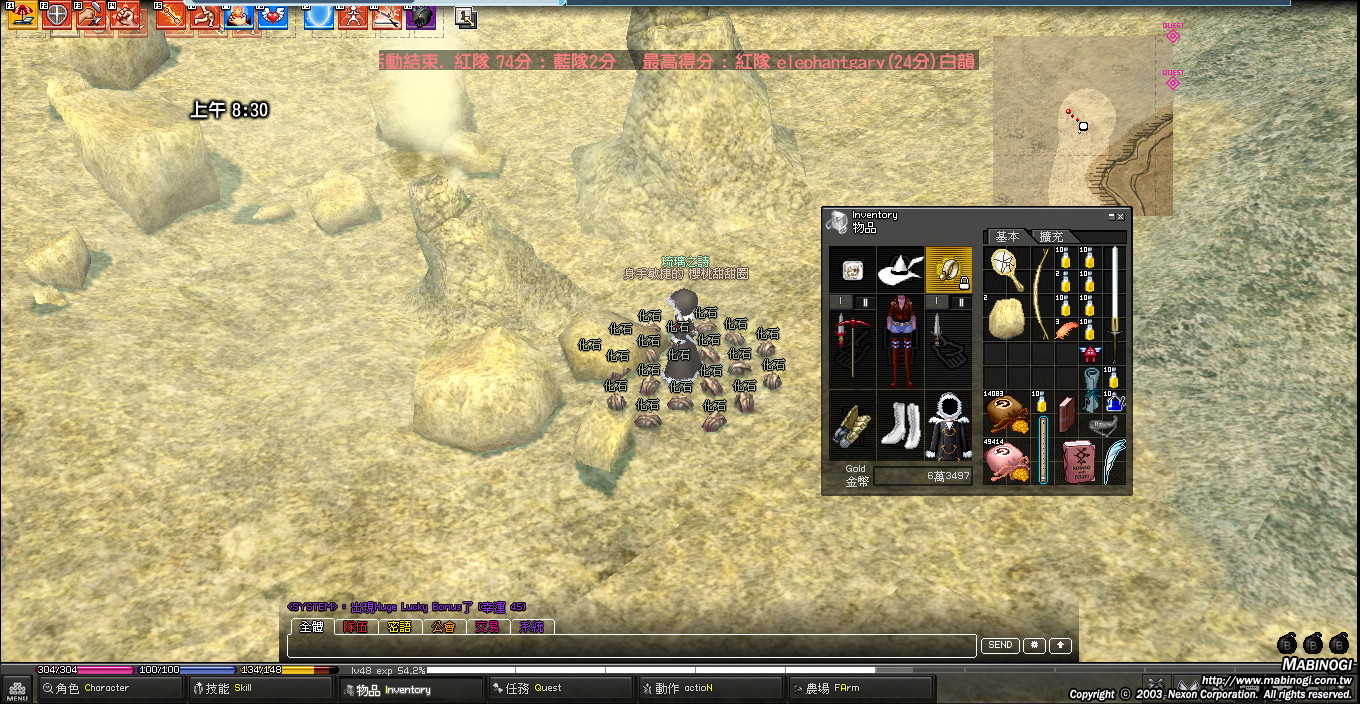Click the minimap in the corner
Image resolution: width=1360 pixels, height=704 pixels.
(1082, 126)
